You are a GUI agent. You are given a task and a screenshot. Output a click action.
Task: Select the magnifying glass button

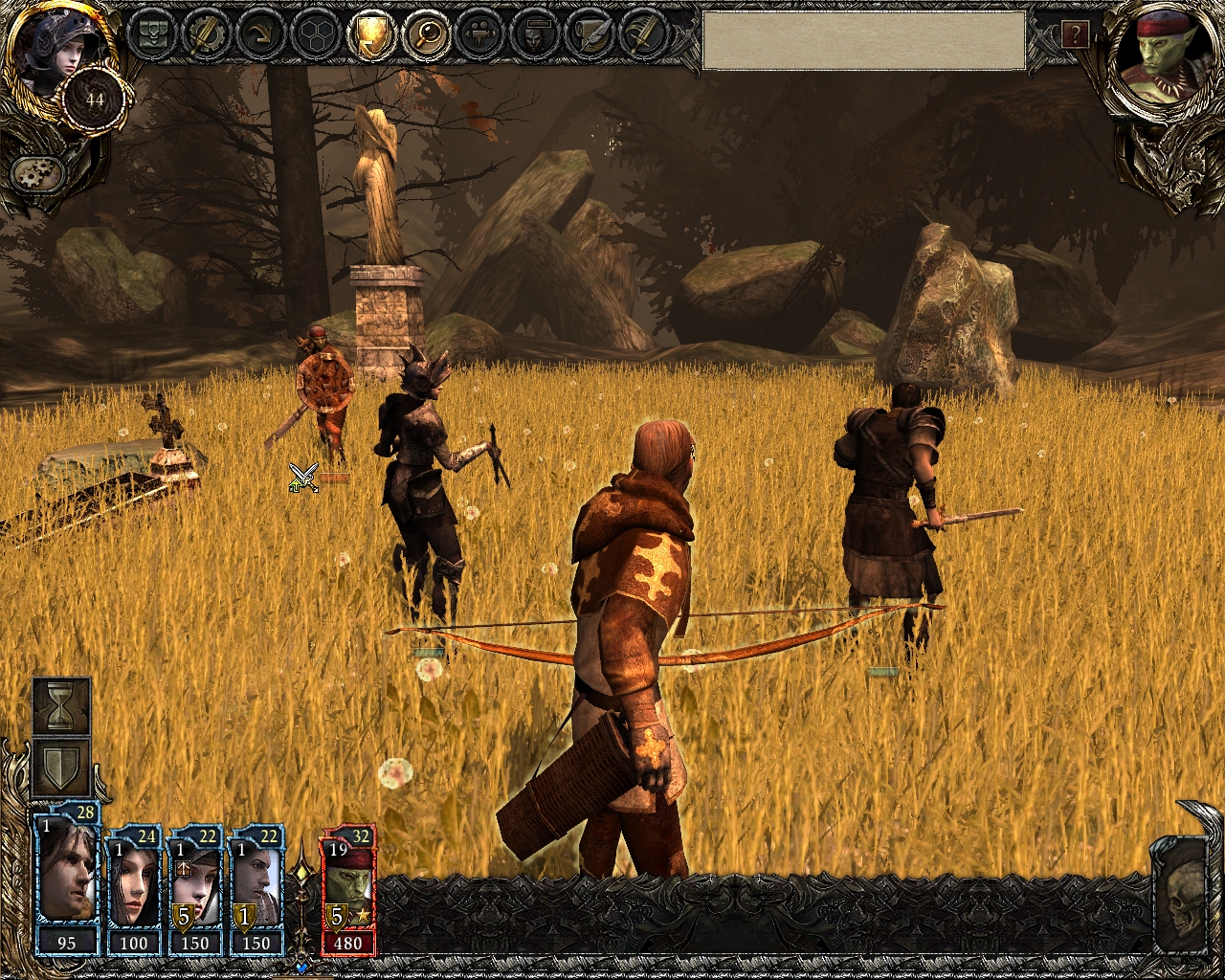click(x=422, y=35)
